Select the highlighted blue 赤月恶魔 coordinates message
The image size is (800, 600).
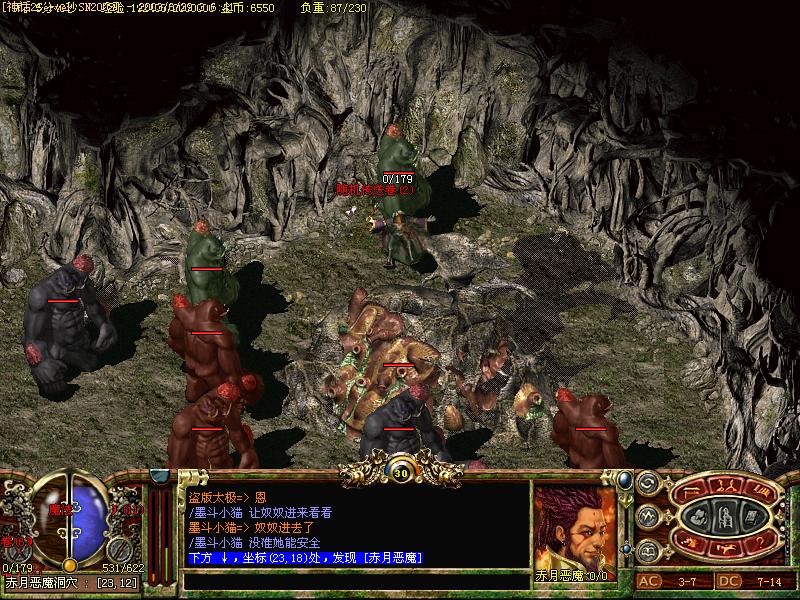306,557
